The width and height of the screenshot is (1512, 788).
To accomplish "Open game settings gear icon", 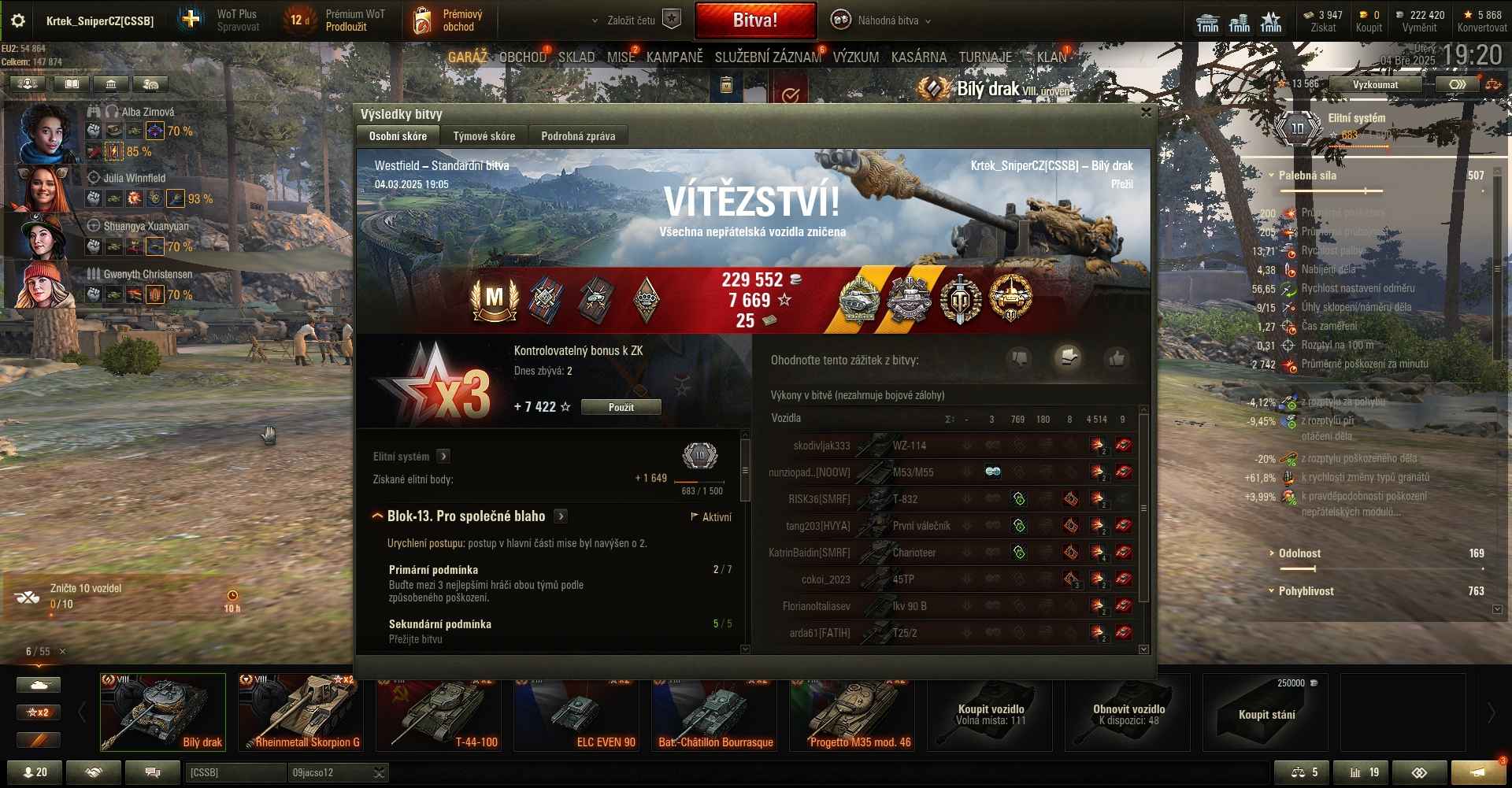I will (x=18, y=20).
